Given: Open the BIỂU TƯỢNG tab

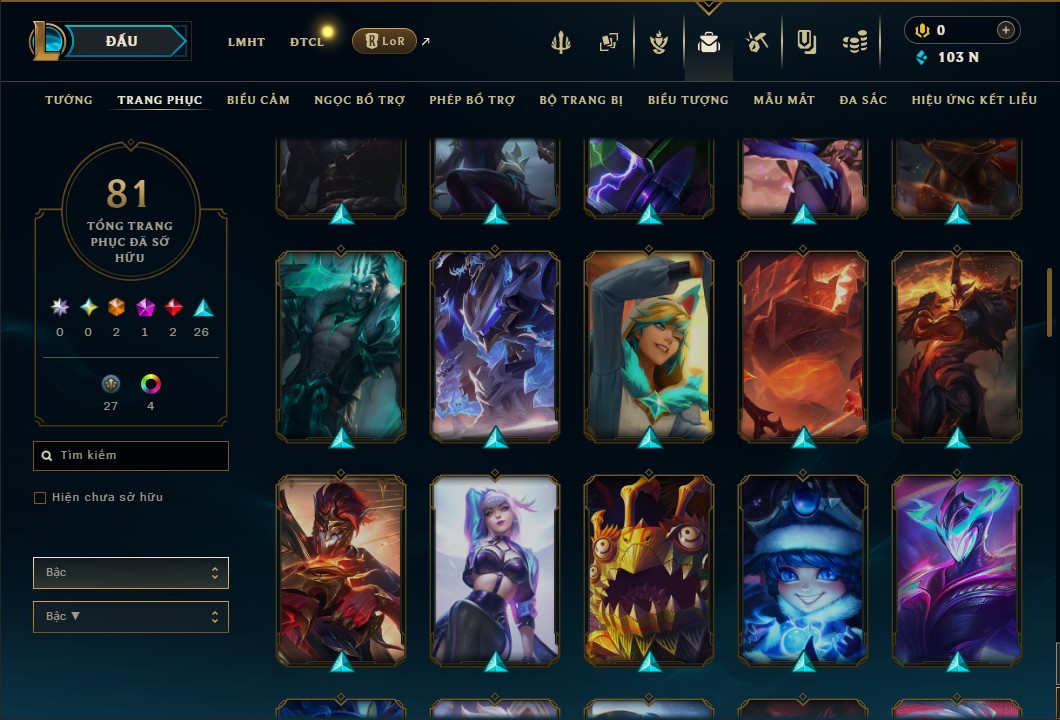Looking at the screenshot, I should point(688,100).
